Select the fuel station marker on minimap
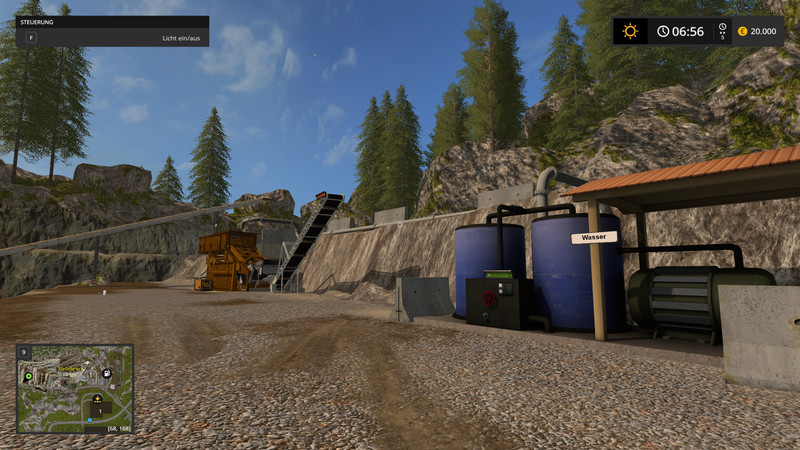 pyautogui.click(x=106, y=373)
